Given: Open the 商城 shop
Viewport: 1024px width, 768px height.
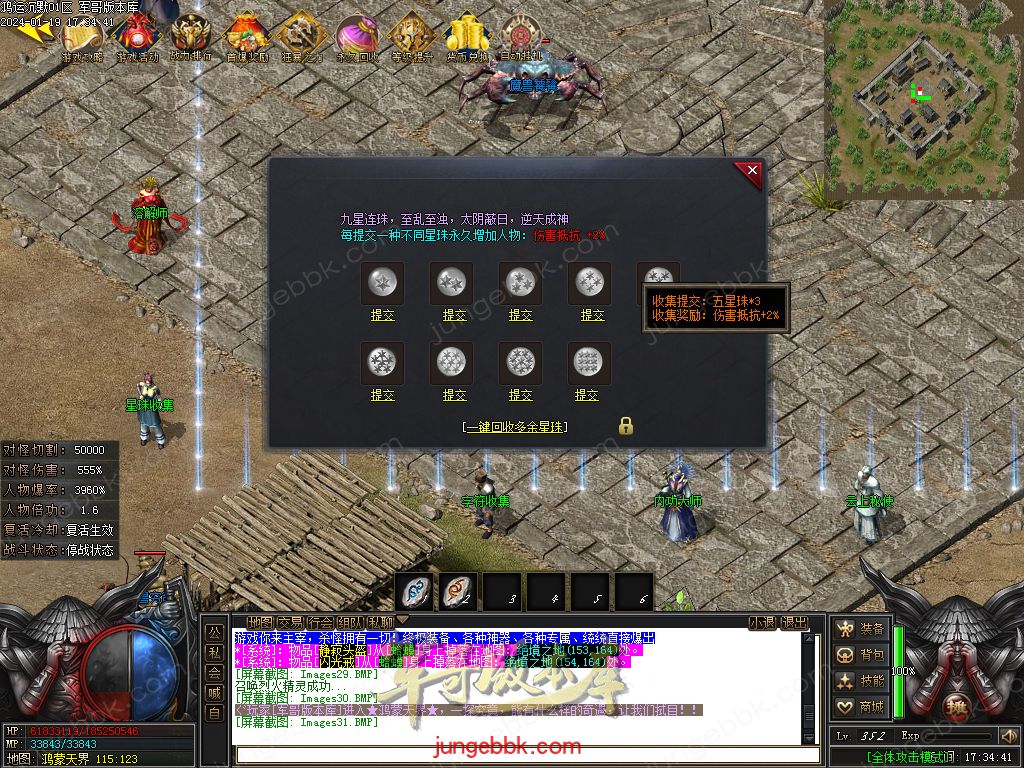Looking at the screenshot, I should (x=861, y=707).
